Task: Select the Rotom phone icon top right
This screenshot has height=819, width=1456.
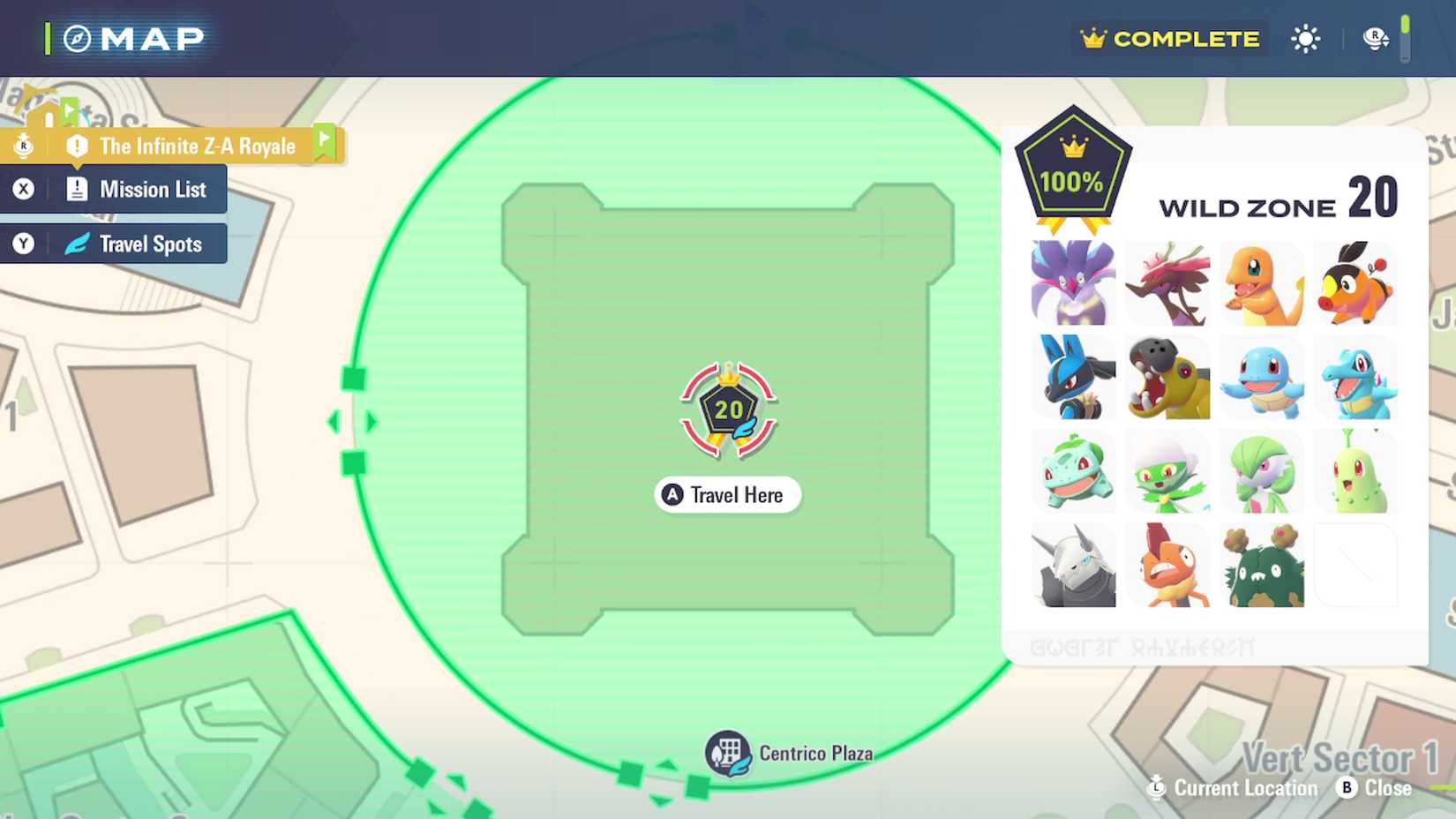Action: 1376,38
